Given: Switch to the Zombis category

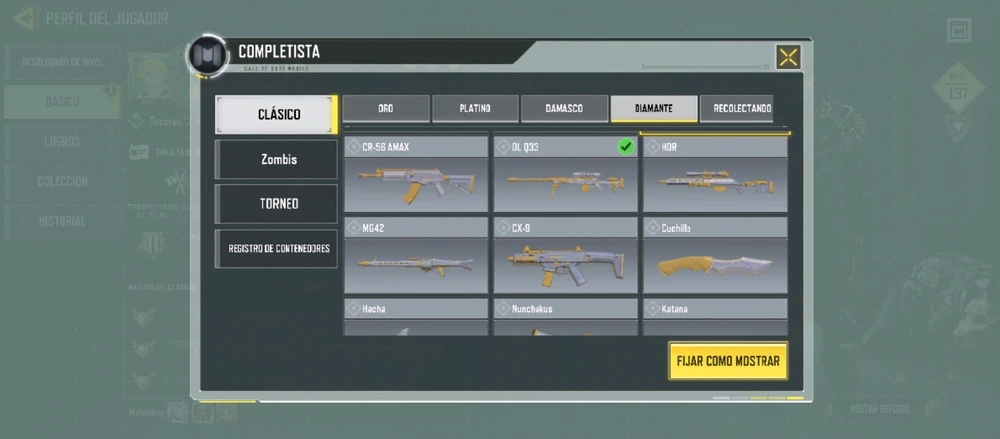Looking at the screenshot, I should point(276,159).
